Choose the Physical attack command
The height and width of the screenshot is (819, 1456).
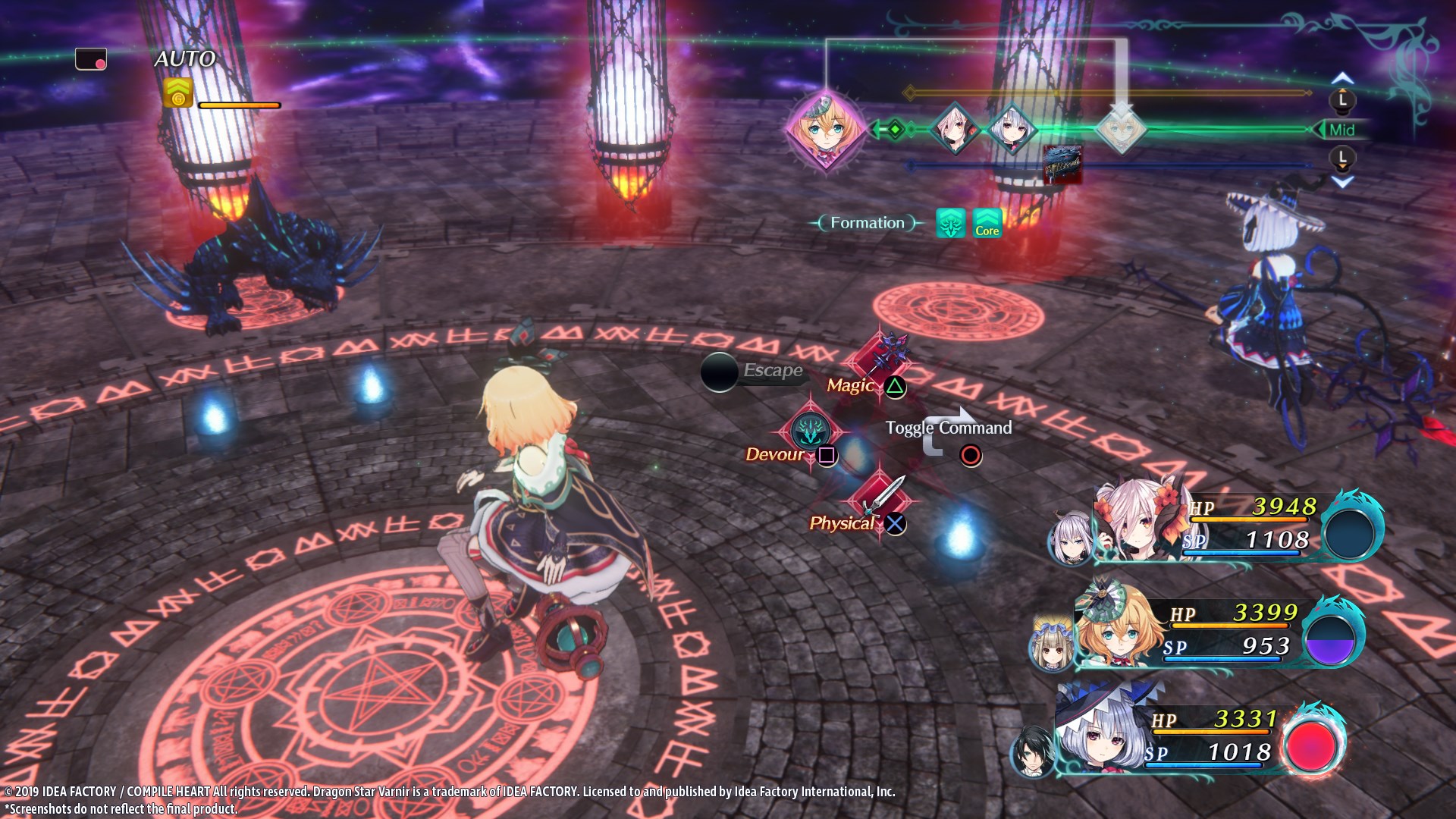click(881, 497)
